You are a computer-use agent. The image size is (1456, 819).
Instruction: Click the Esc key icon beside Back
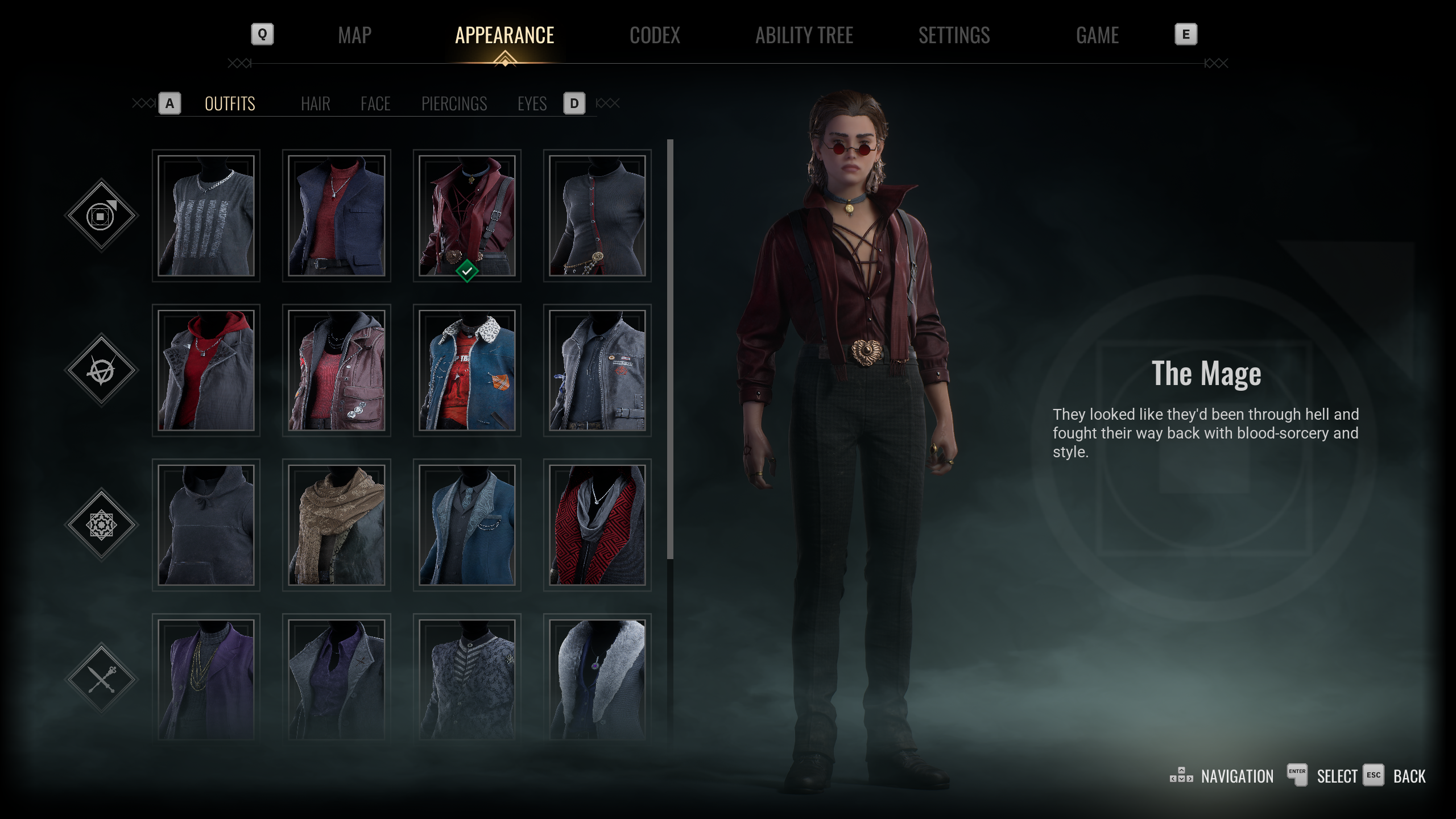[1374, 776]
